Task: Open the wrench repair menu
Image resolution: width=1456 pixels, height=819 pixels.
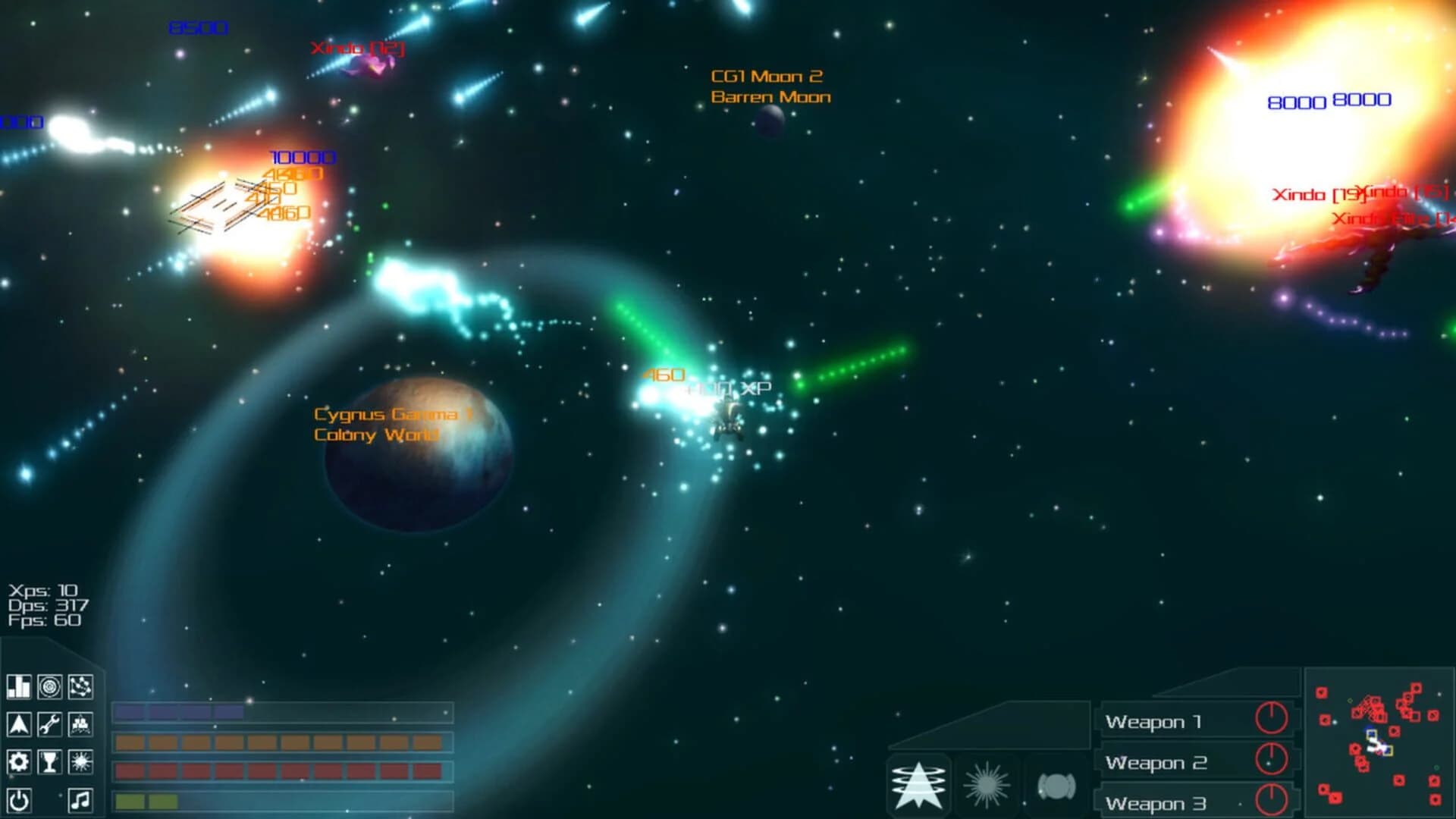Action: pyautogui.click(x=49, y=724)
